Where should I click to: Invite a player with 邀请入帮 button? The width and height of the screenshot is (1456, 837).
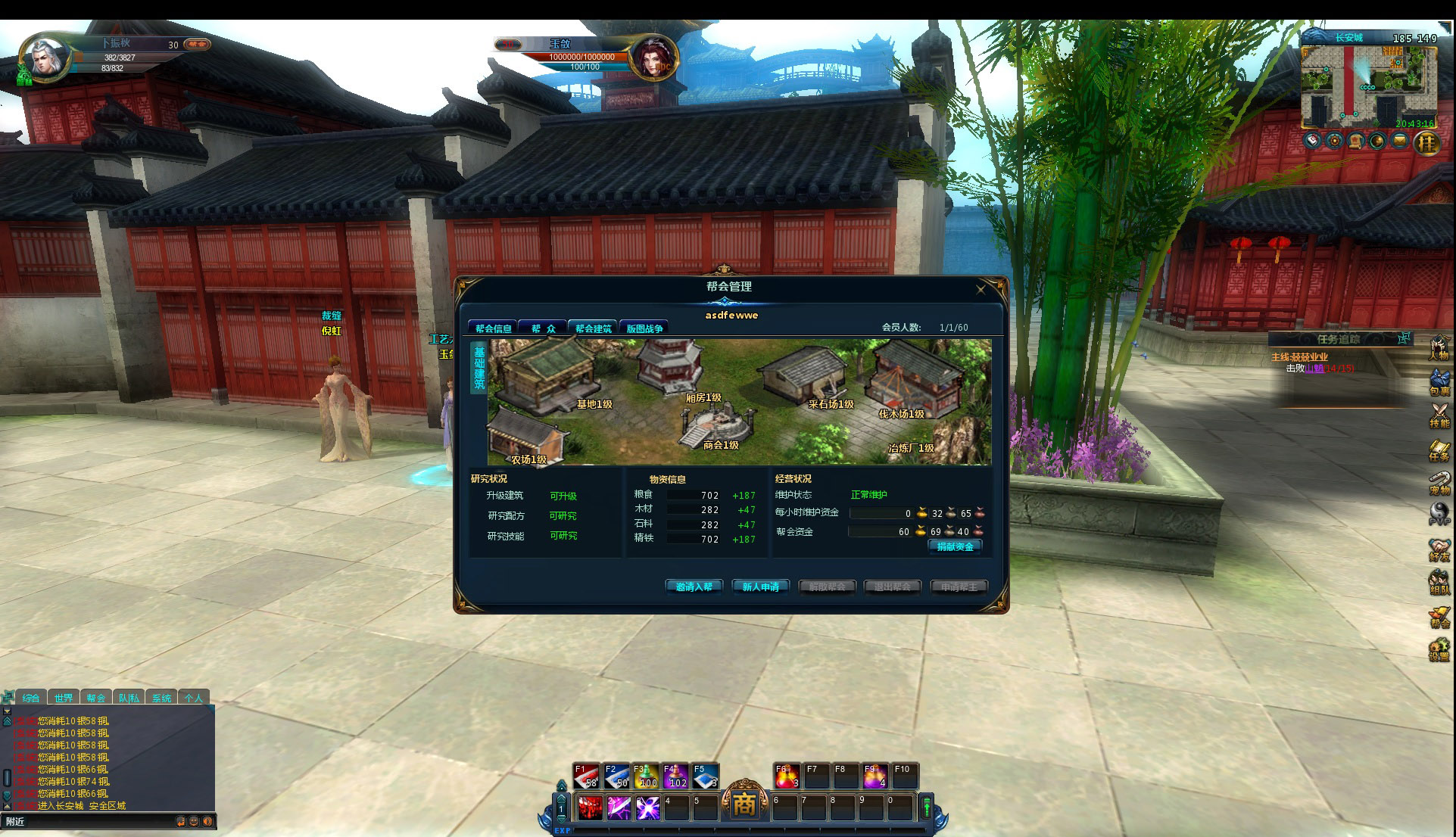694,587
